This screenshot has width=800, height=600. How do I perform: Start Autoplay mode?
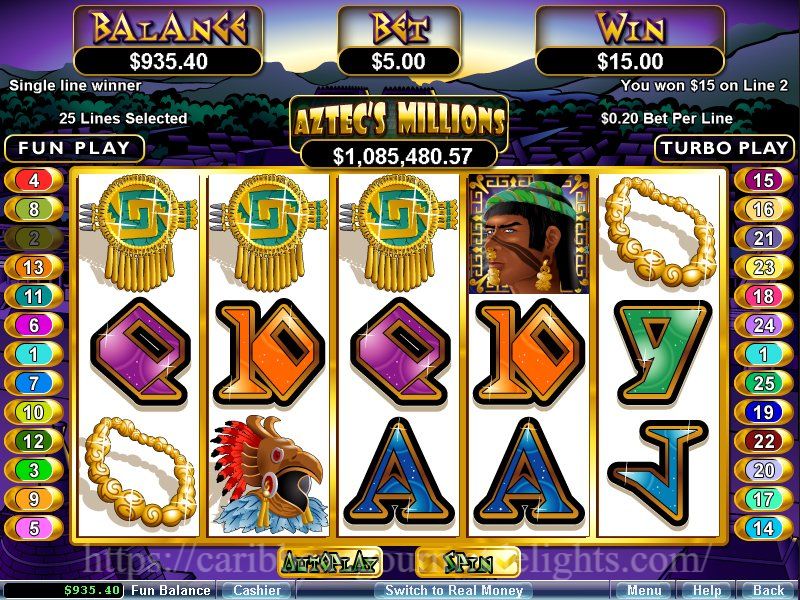tap(330, 563)
